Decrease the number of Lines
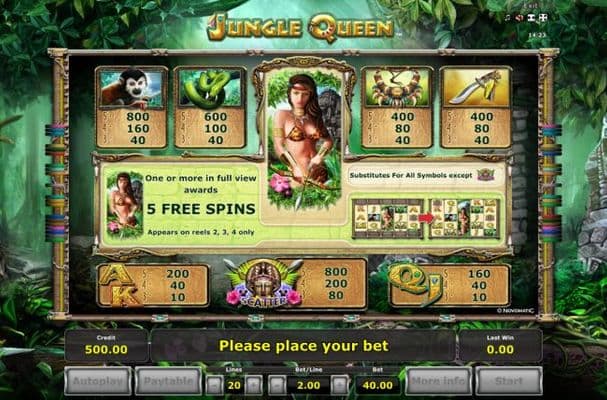607x400 pixels. click(214, 384)
